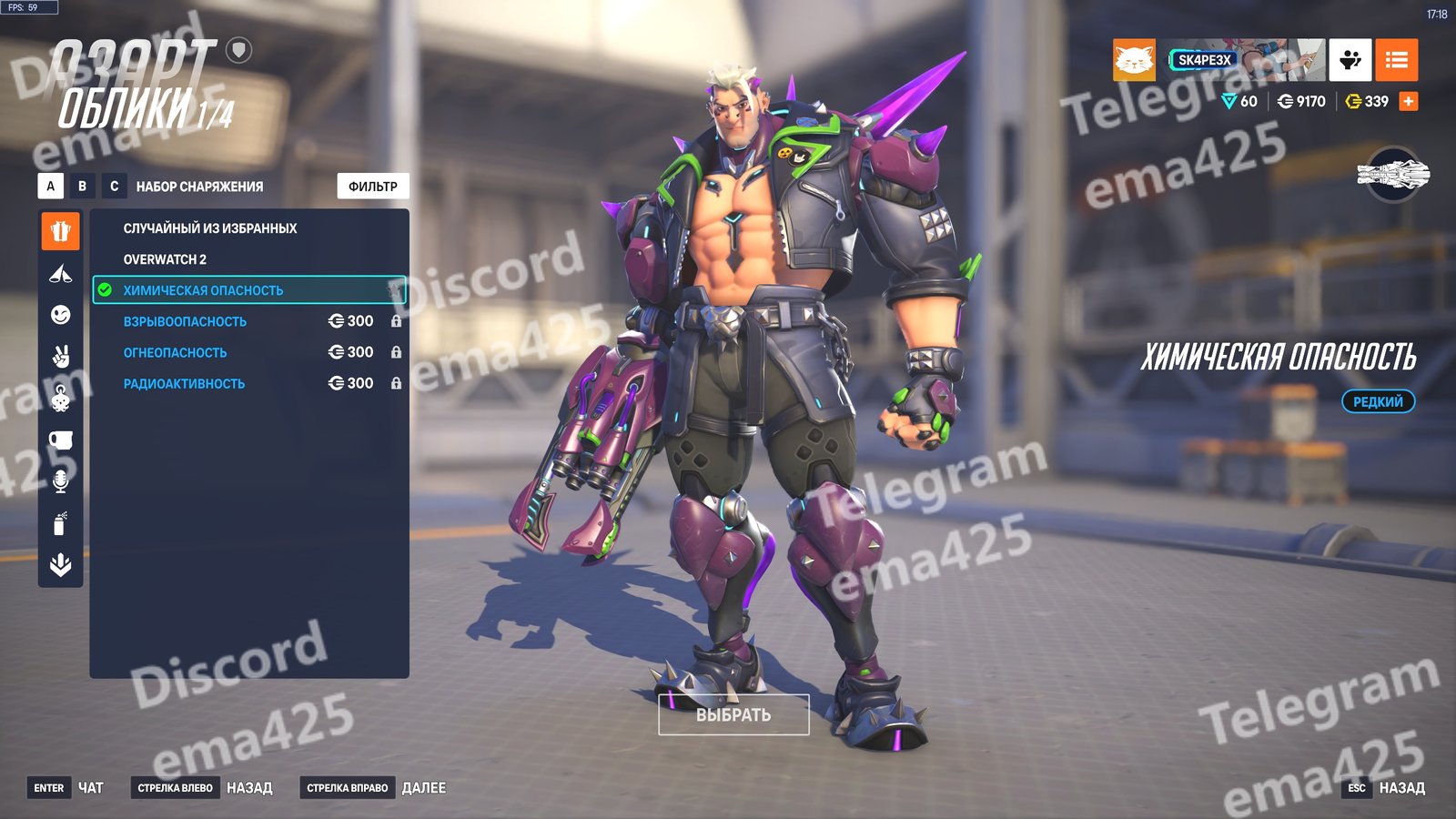Switch to loadout B
Viewport: 1456px width, 819px height.
(82, 186)
